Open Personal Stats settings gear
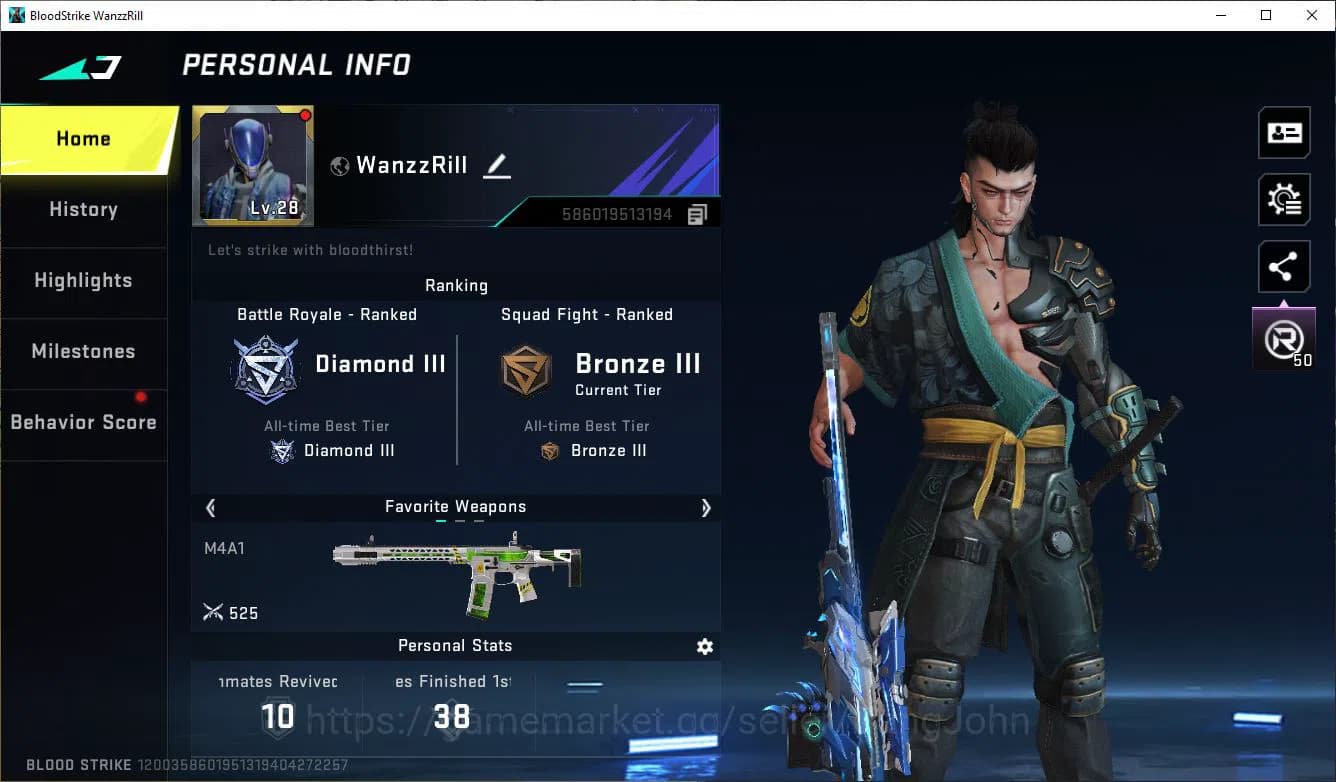This screenshot has height=782, width=1336. [x=705, y=647]
